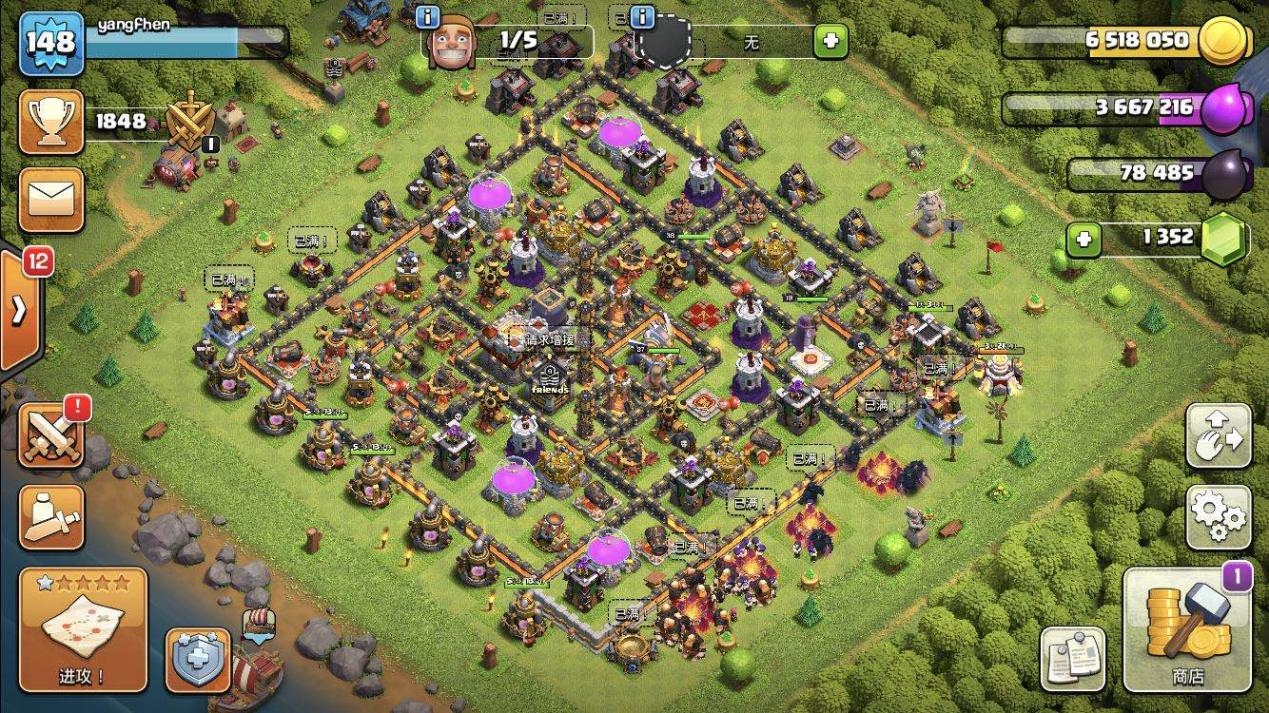Open the army overview button

(x=51, y=516)
